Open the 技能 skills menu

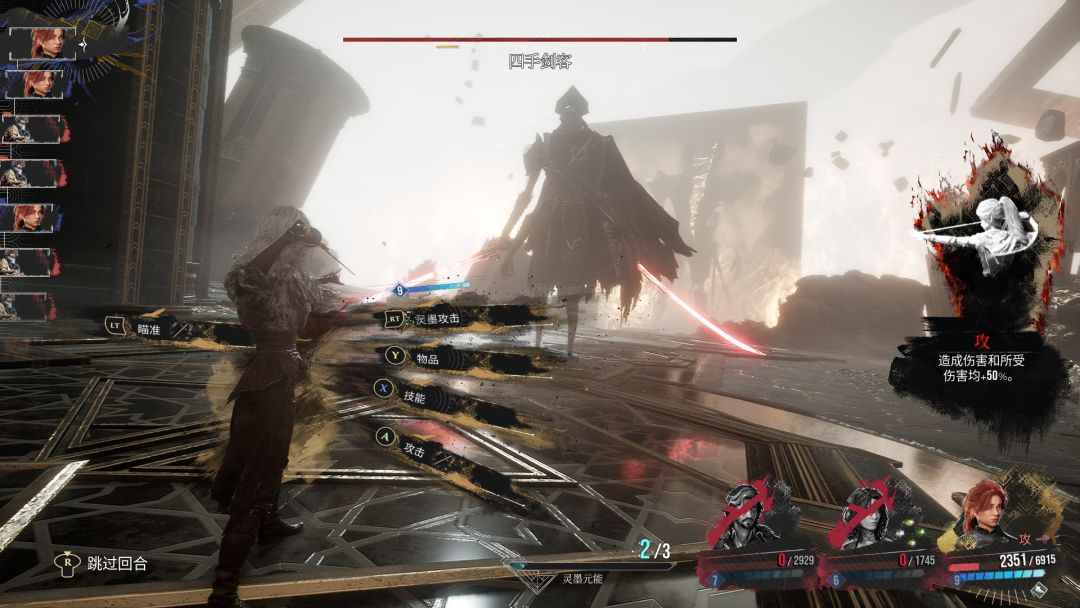413,397
